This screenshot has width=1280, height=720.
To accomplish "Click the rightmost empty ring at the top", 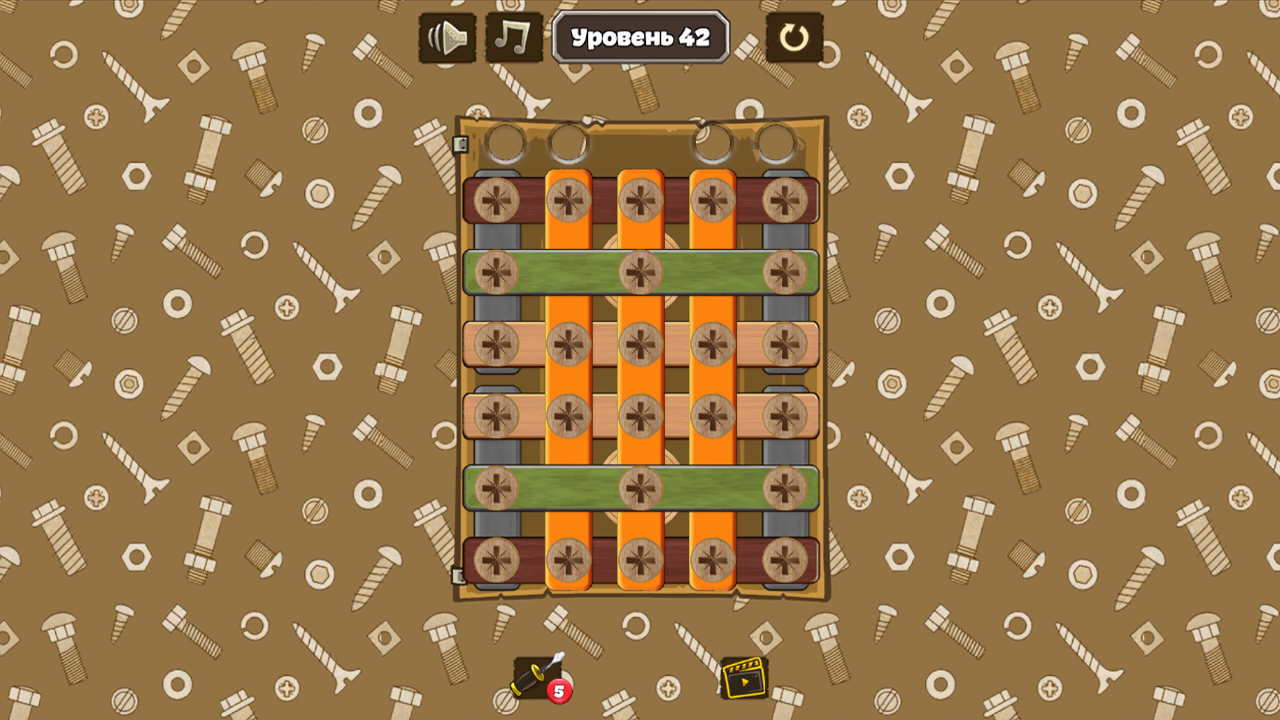I will click(x=778, y=143).
